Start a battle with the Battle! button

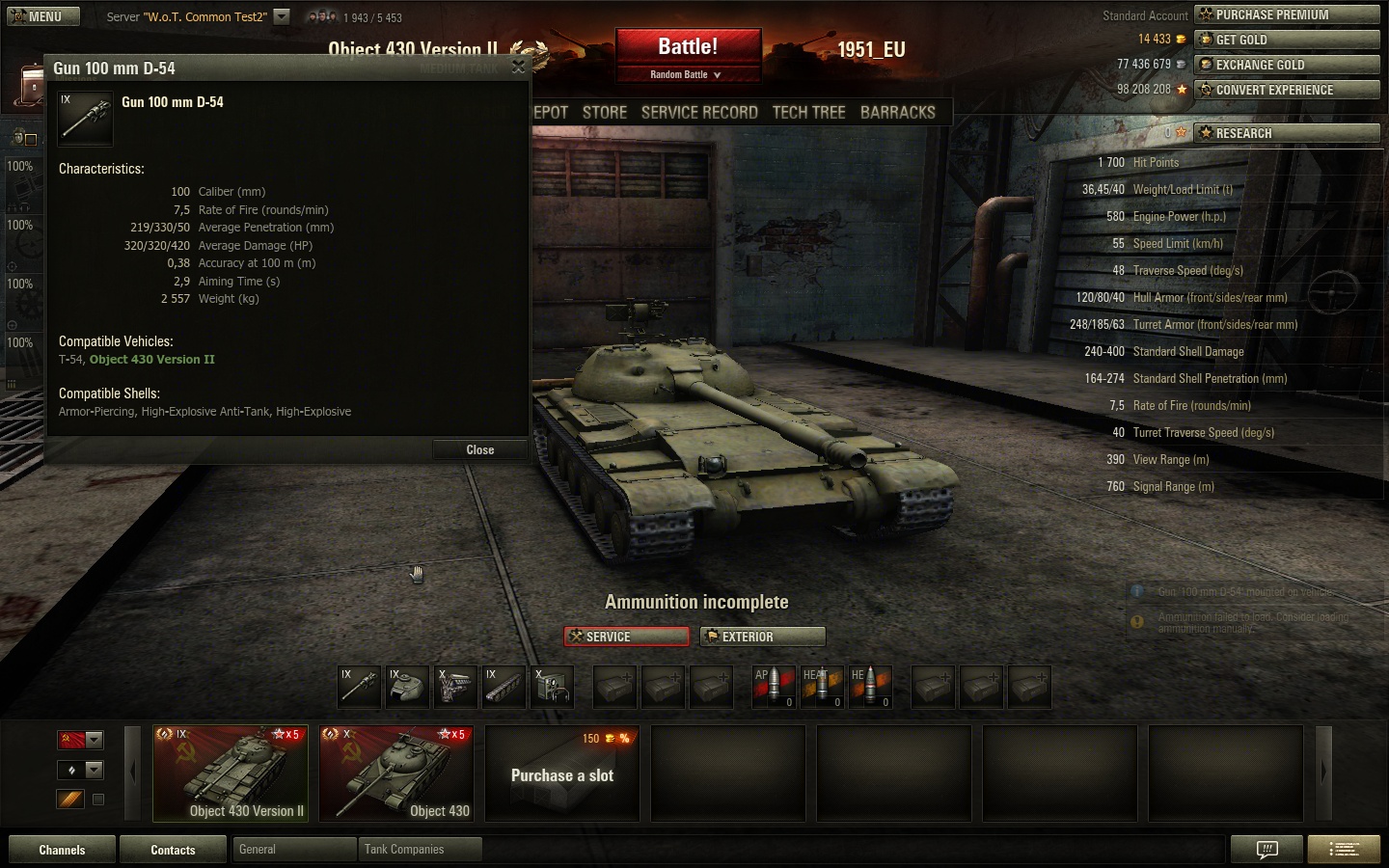688,47
